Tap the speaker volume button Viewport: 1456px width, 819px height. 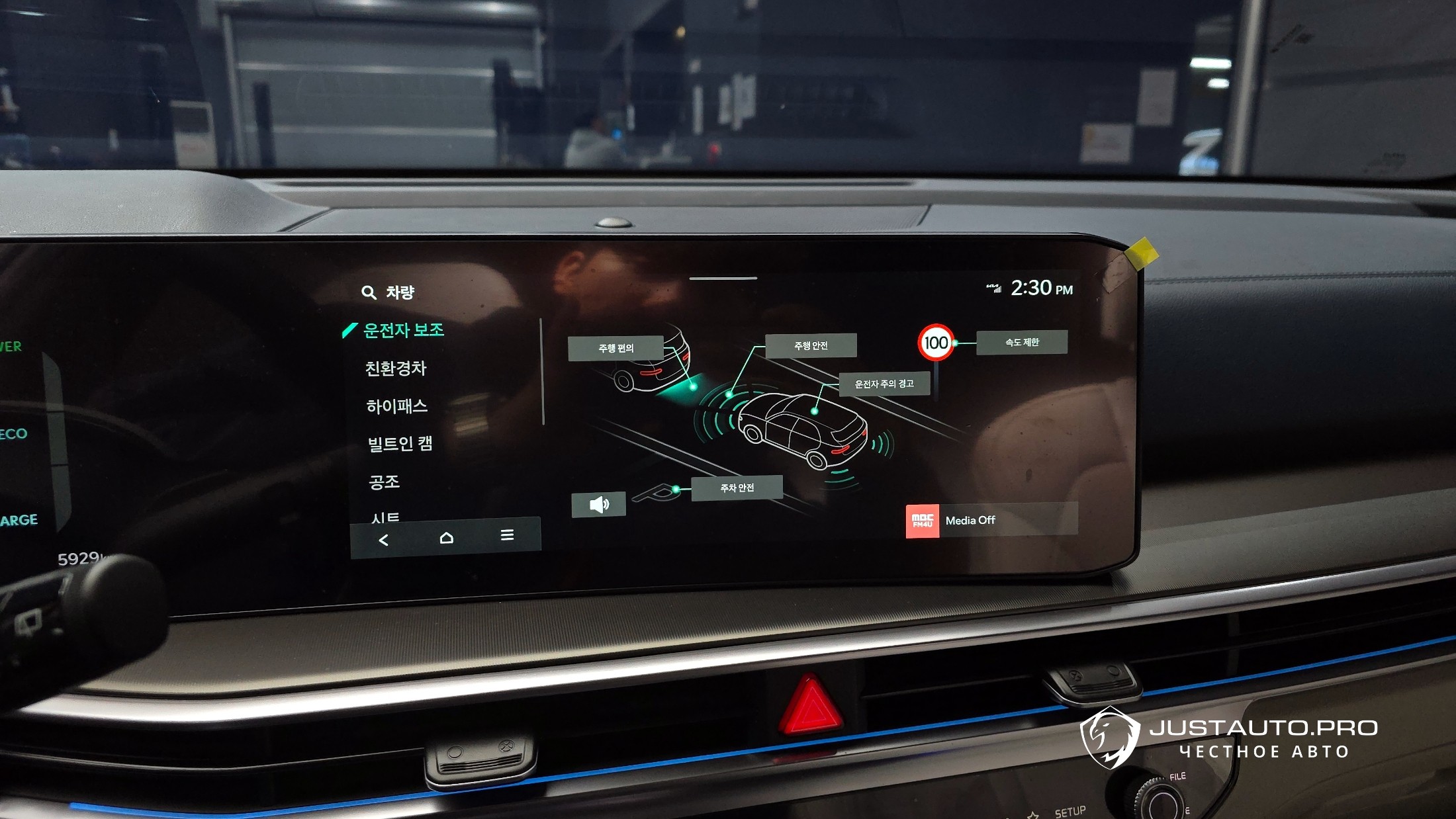pyautogui.click(x=598, y=505)
